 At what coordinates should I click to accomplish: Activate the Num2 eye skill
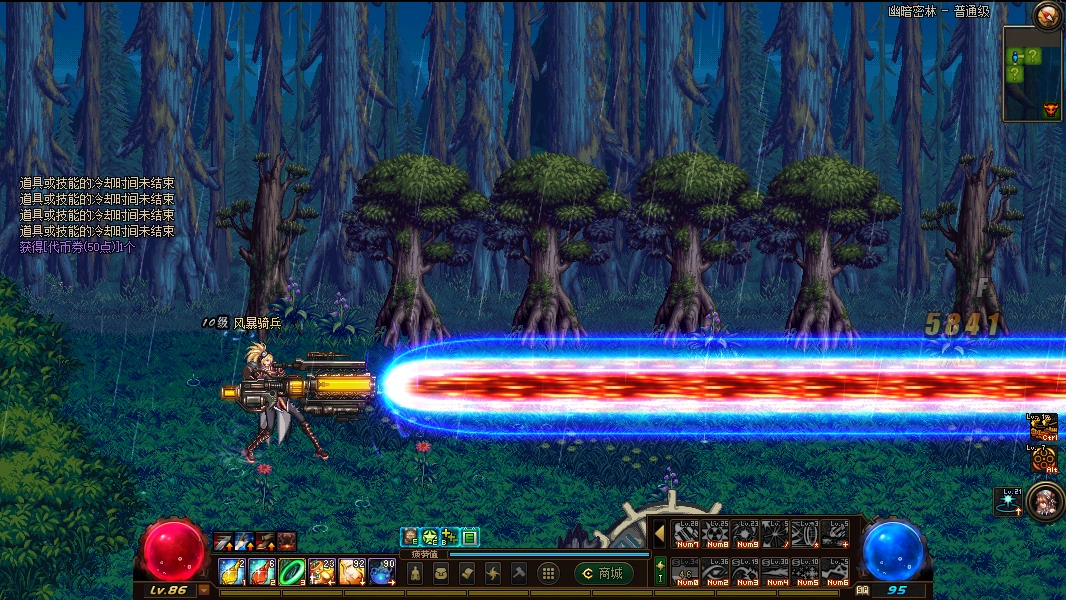pos(716,572)
